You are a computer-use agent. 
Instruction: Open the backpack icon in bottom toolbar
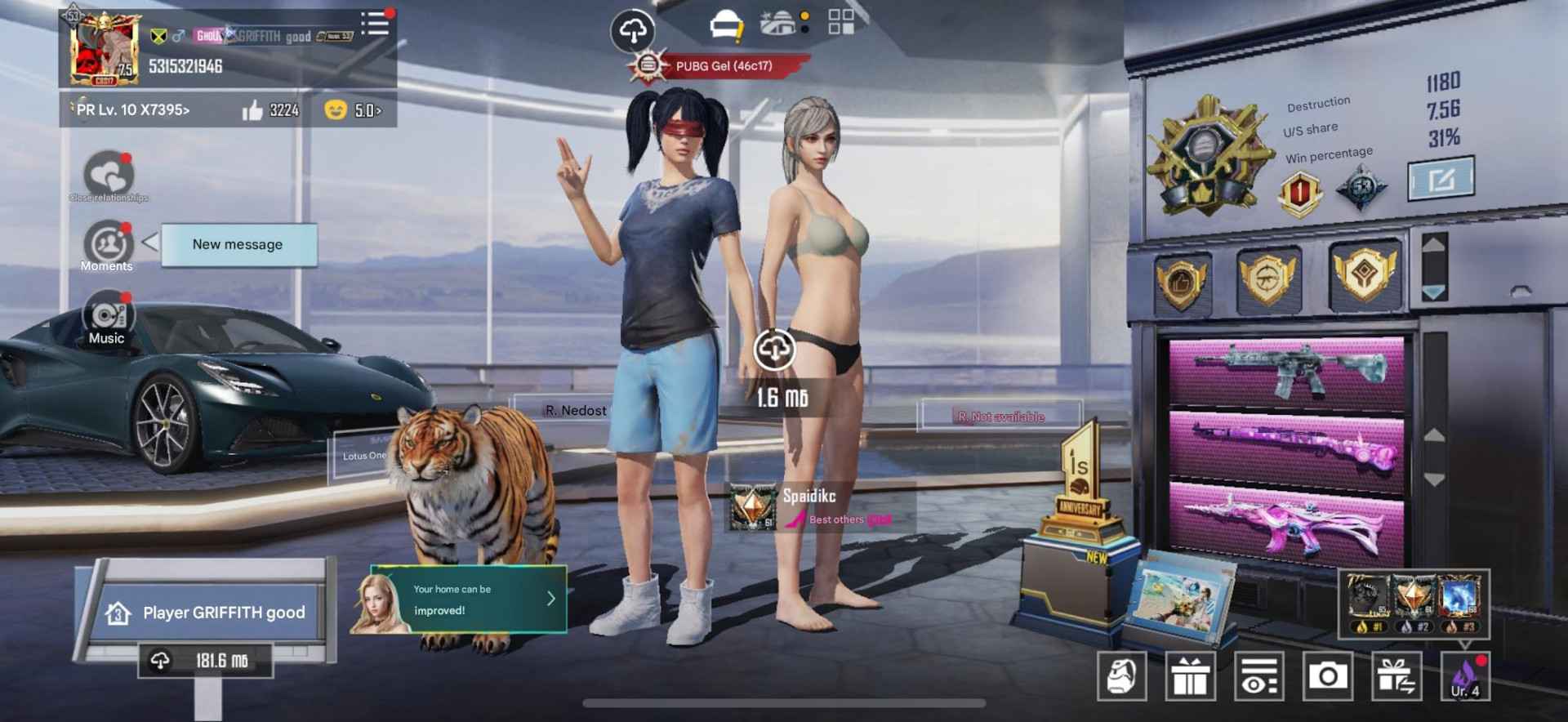pyautogui.click(x=1122, y=675)
